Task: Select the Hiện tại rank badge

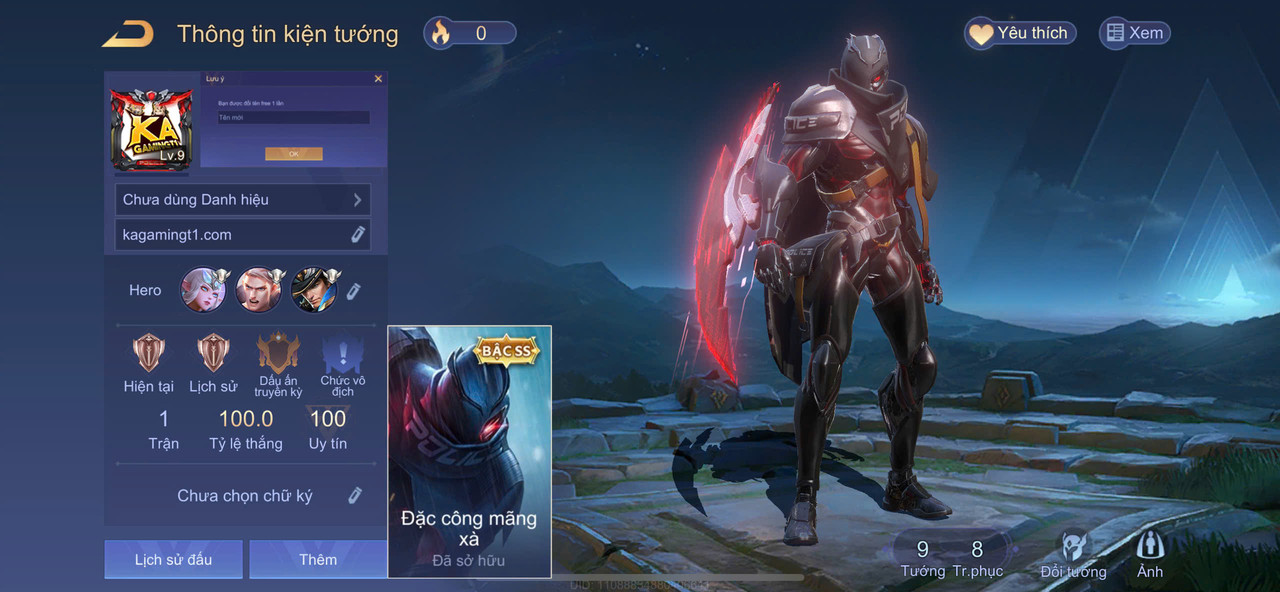Action: pyautogui.click(x=149, y=353)
